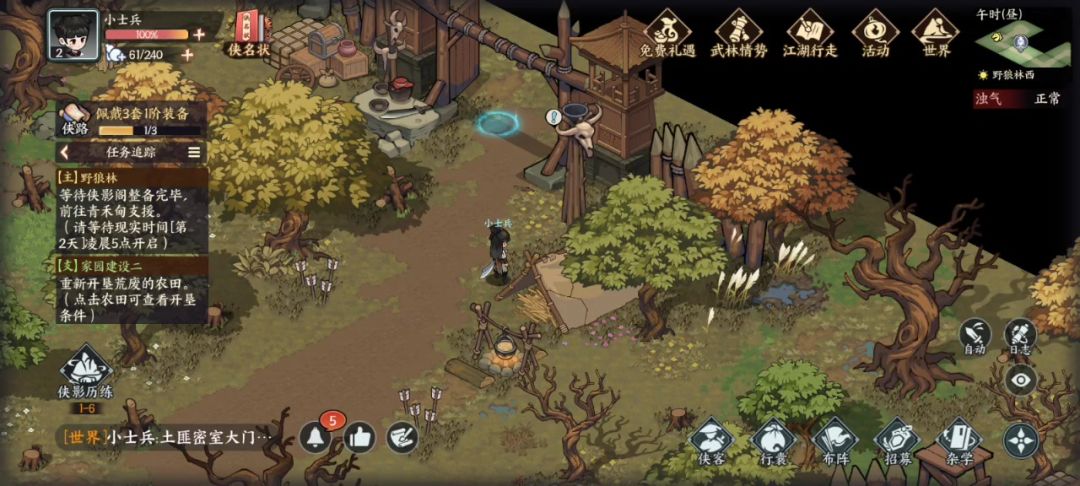This screenshot has height=486, width=1080.
Task: Toggle 自动 auto mode
Action: [x=975, y=337]
